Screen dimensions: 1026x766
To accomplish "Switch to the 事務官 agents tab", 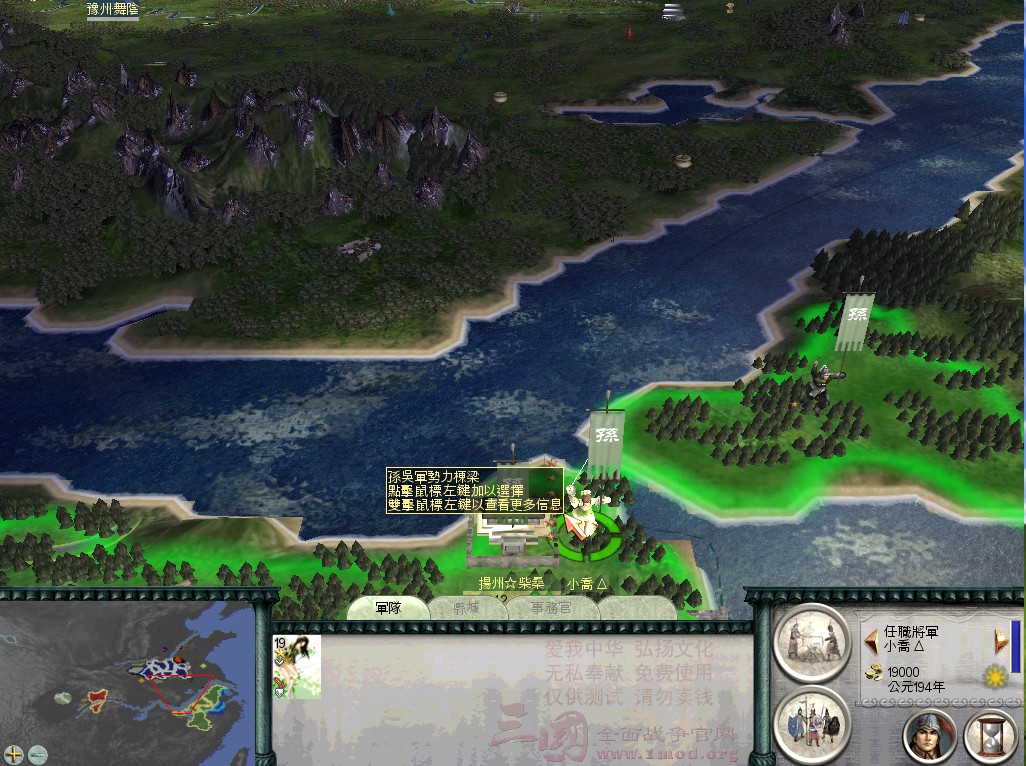I will click(552, 608).
